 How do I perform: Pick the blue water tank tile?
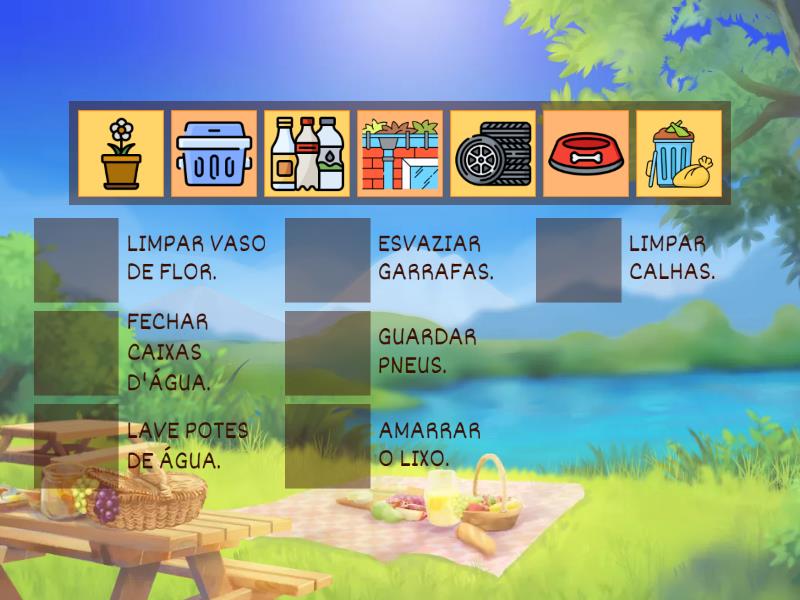click(214, 153)
